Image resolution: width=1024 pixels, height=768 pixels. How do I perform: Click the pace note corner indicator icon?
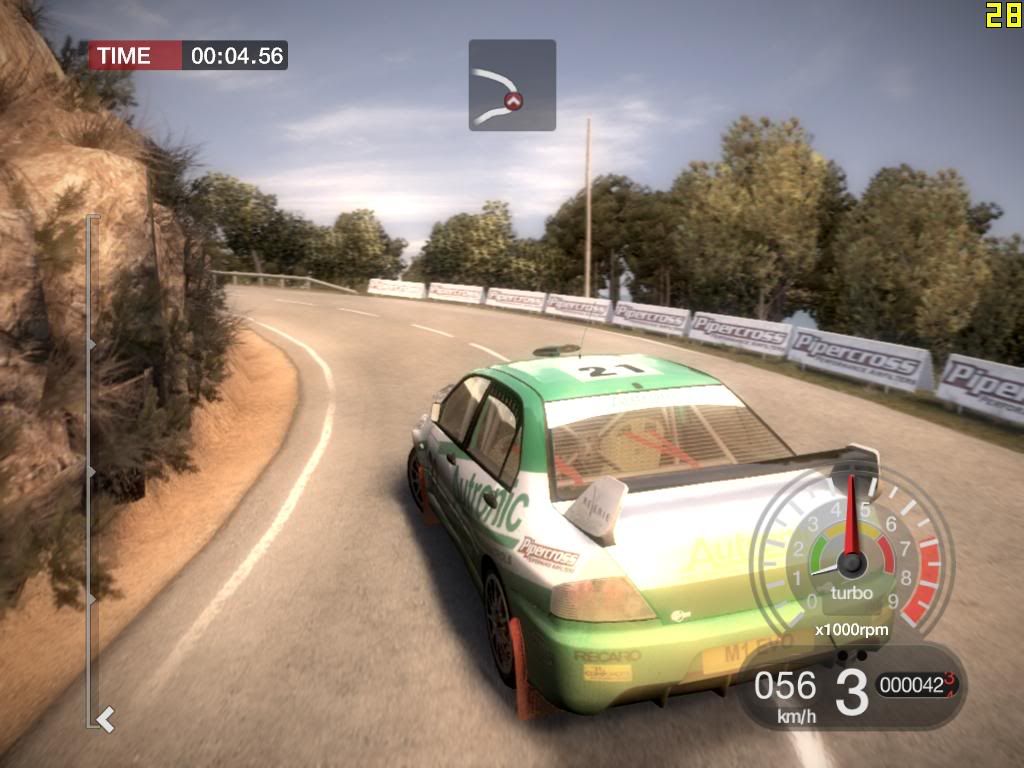pyautogui.click(x=512, y=85)
